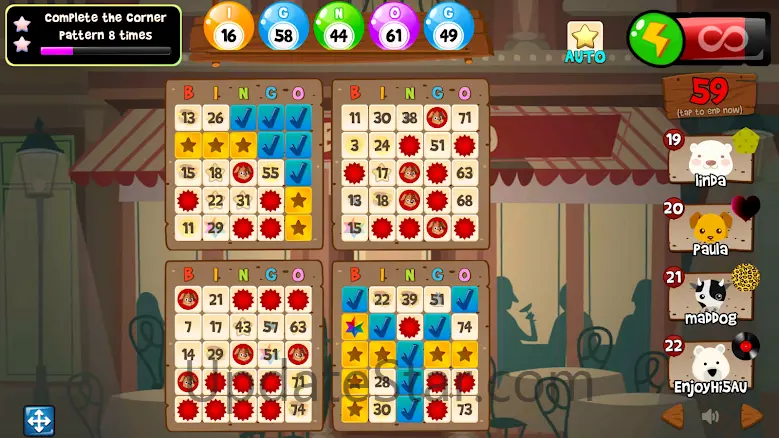779x438 pixels.
Task: Toggle the sound speaker icon
Action: [x=710, y=415]
